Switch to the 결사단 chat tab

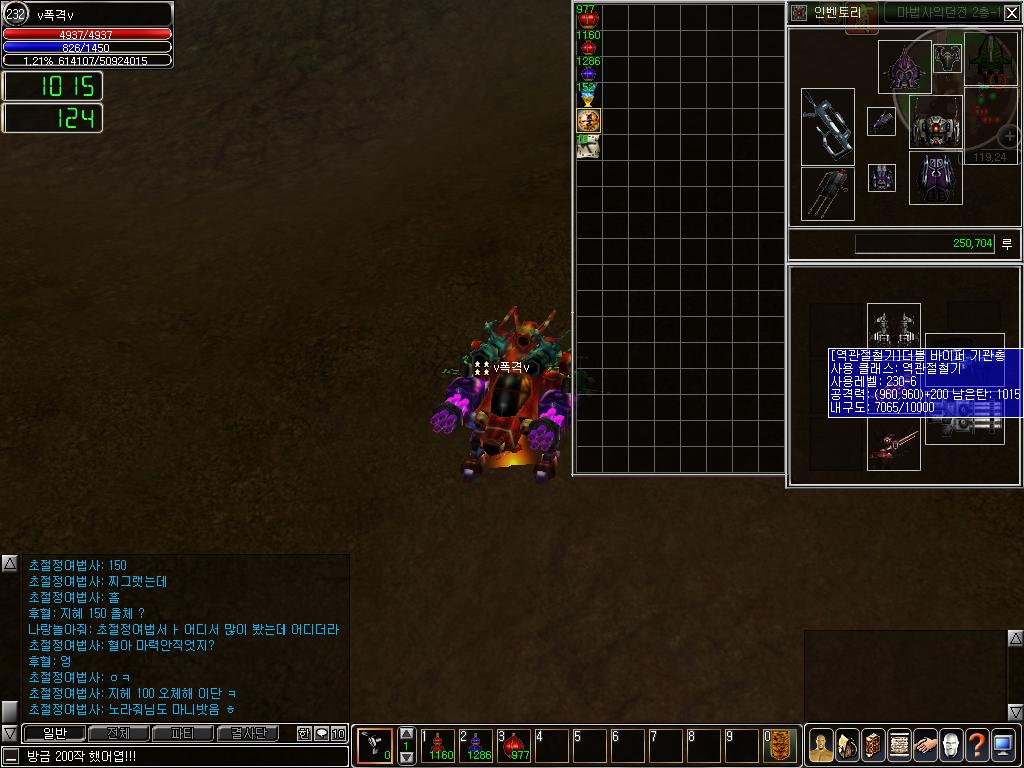point(248,733)
